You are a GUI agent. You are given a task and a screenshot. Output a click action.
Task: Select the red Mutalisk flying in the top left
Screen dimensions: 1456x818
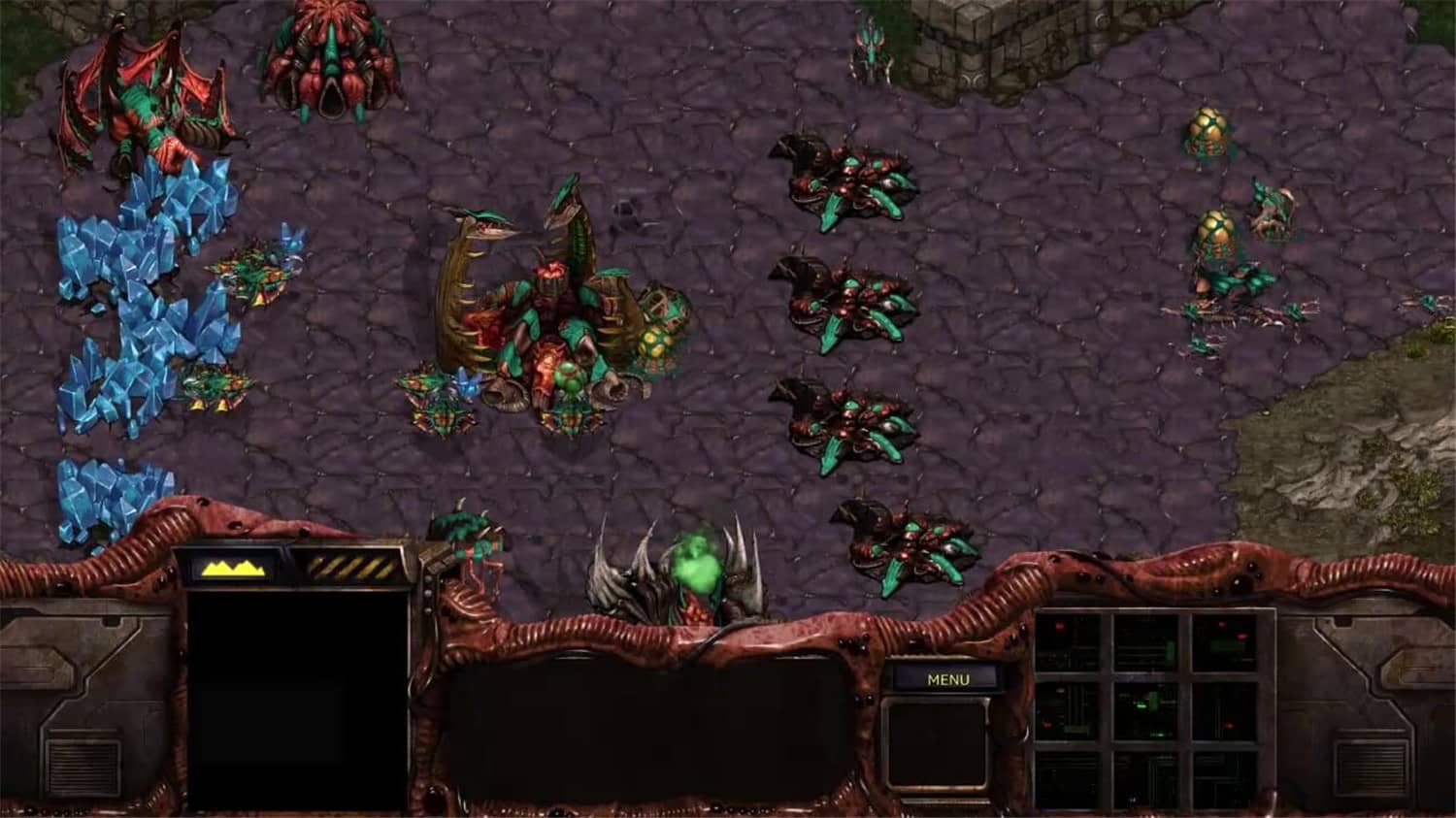point(136,97)
